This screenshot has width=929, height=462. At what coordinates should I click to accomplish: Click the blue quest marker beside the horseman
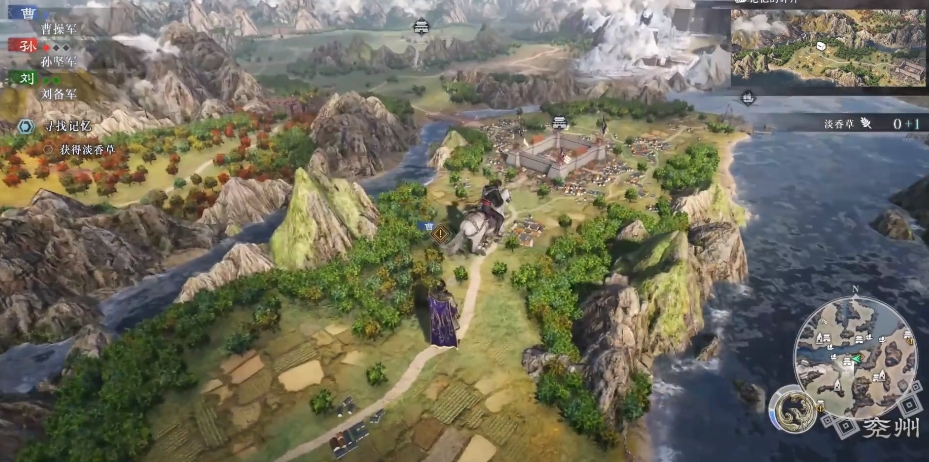429,228
